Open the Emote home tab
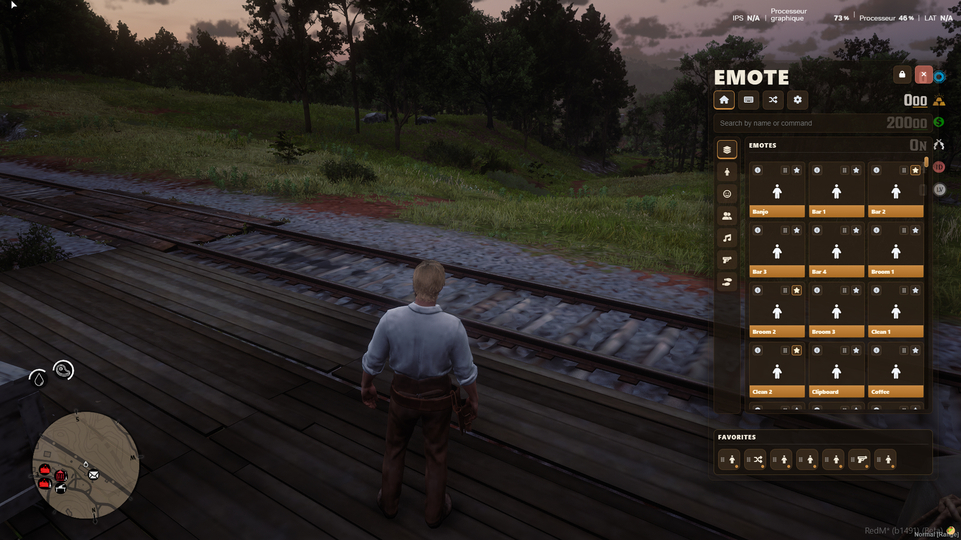The height and width of the screenshot is (540, 961). click(x=724, y=100)
